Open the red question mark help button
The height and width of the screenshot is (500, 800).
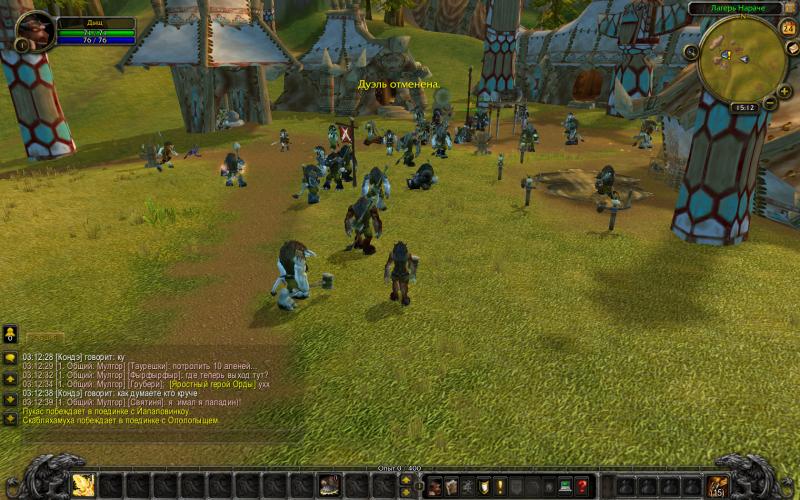point(583,486)
